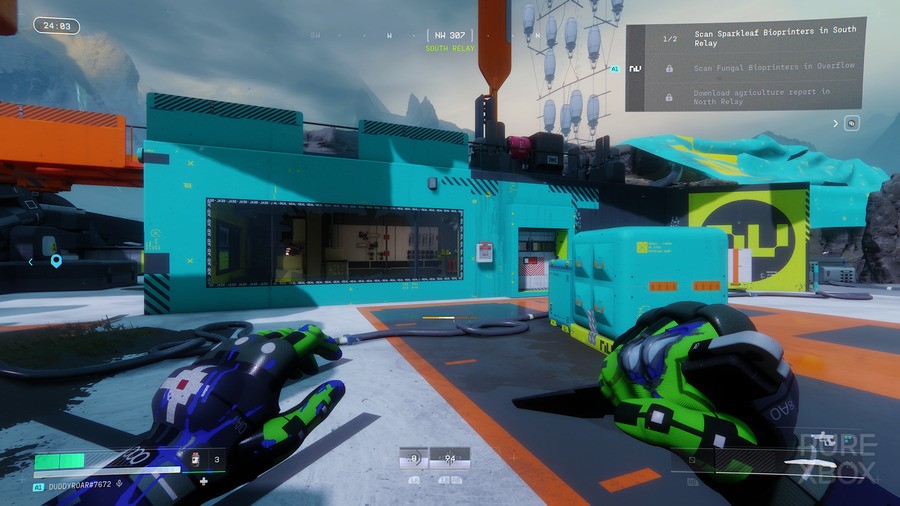Click the ability icon showing 8
Image resolution: width=900 pixels, height=506 pixels.
[x=413, y=460]
